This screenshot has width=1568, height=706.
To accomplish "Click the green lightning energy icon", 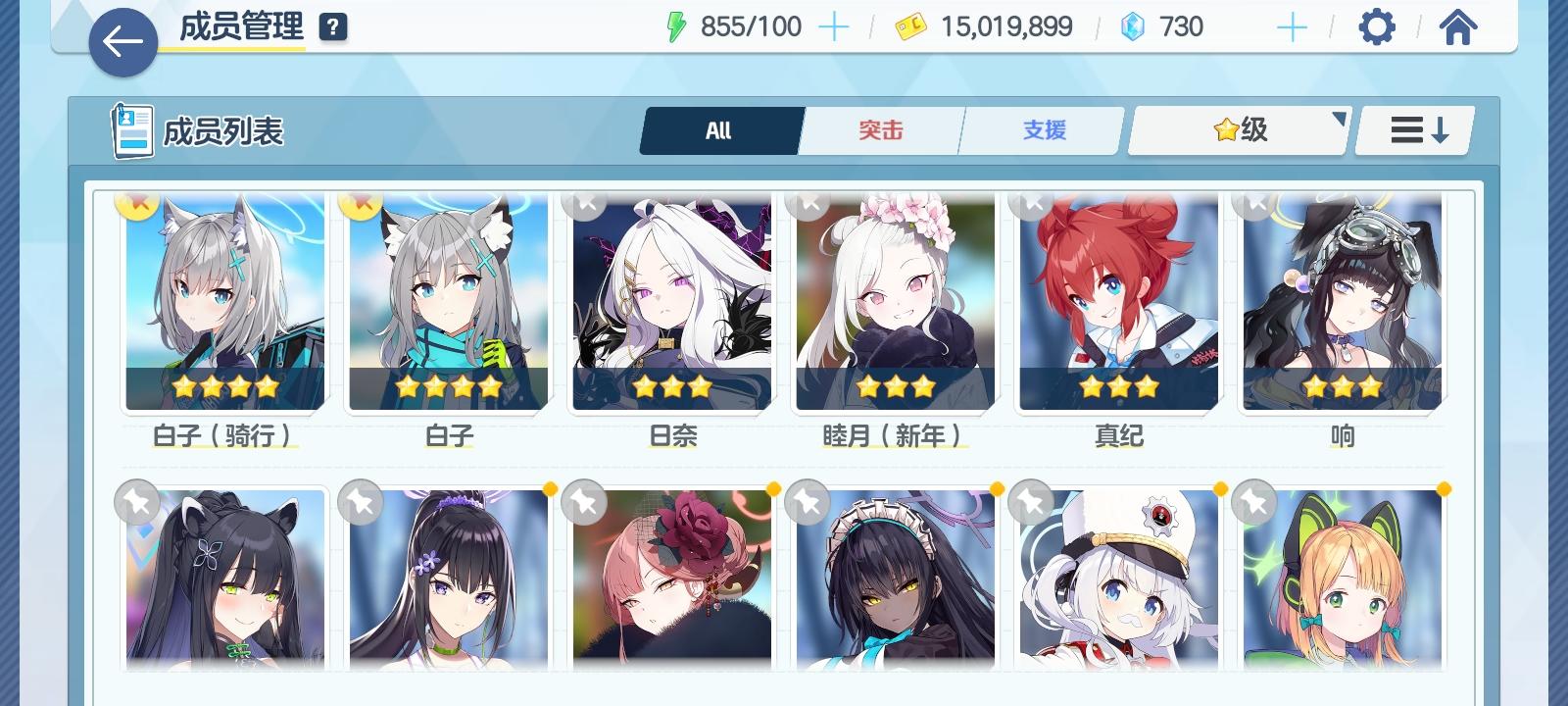I will pos(678,25).
